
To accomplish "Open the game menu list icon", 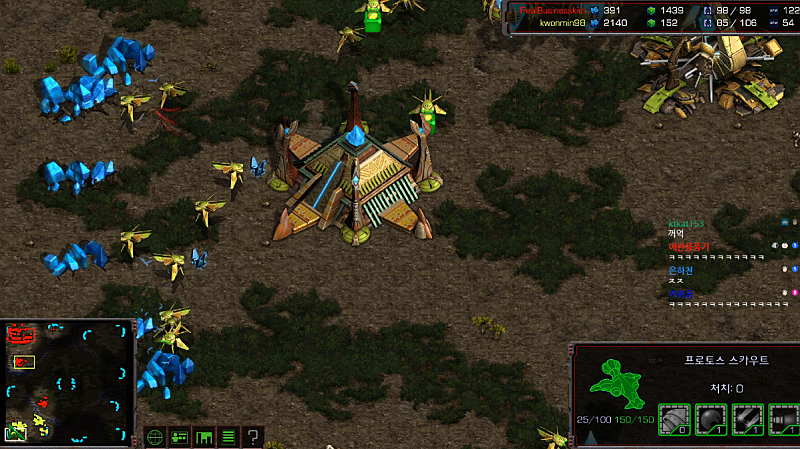I will 228,437.
